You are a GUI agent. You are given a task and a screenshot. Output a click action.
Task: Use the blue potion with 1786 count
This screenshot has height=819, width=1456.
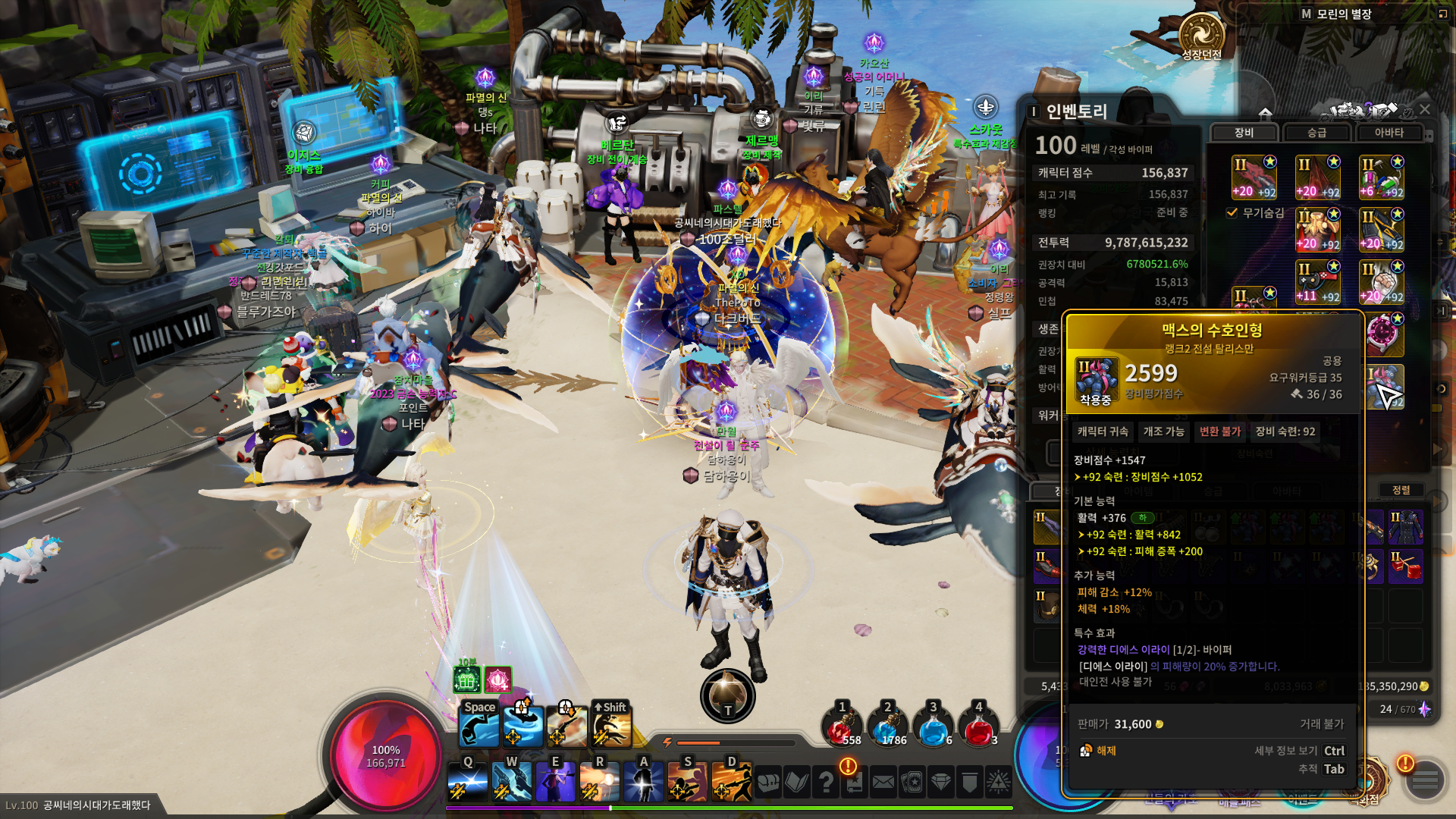point(887,726)
